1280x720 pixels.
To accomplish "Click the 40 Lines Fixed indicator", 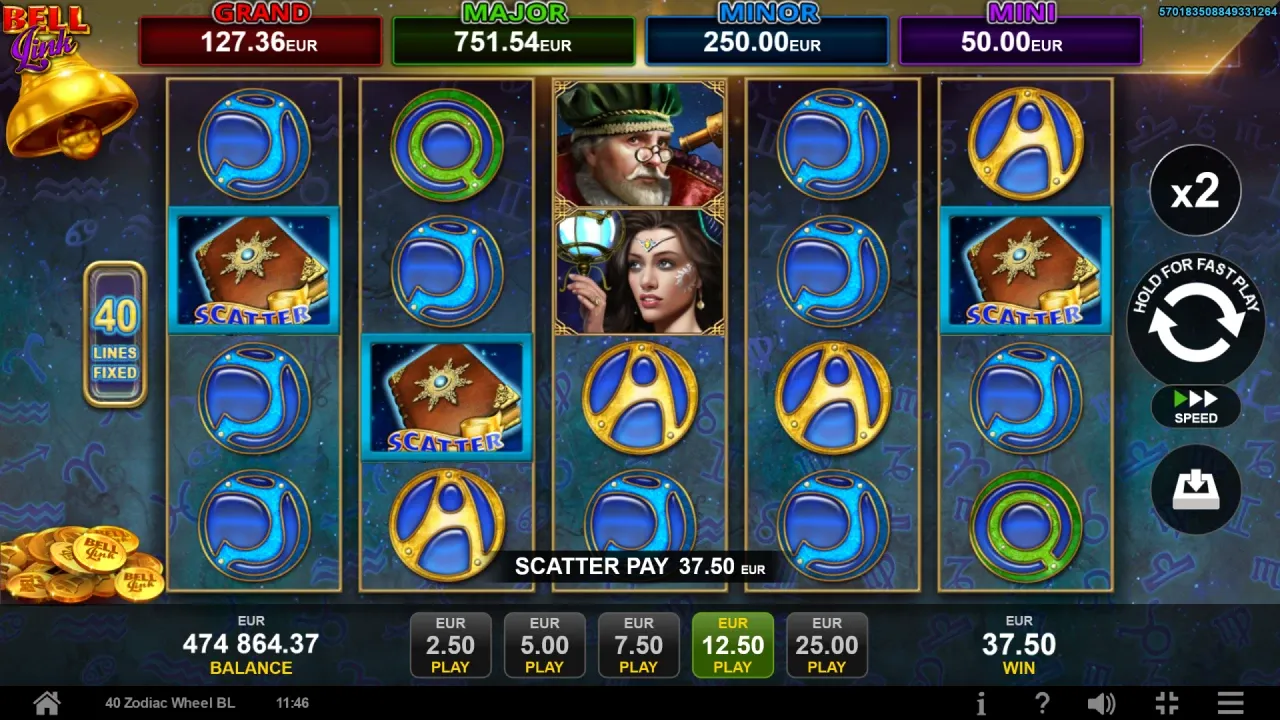I will pos(115,335).
